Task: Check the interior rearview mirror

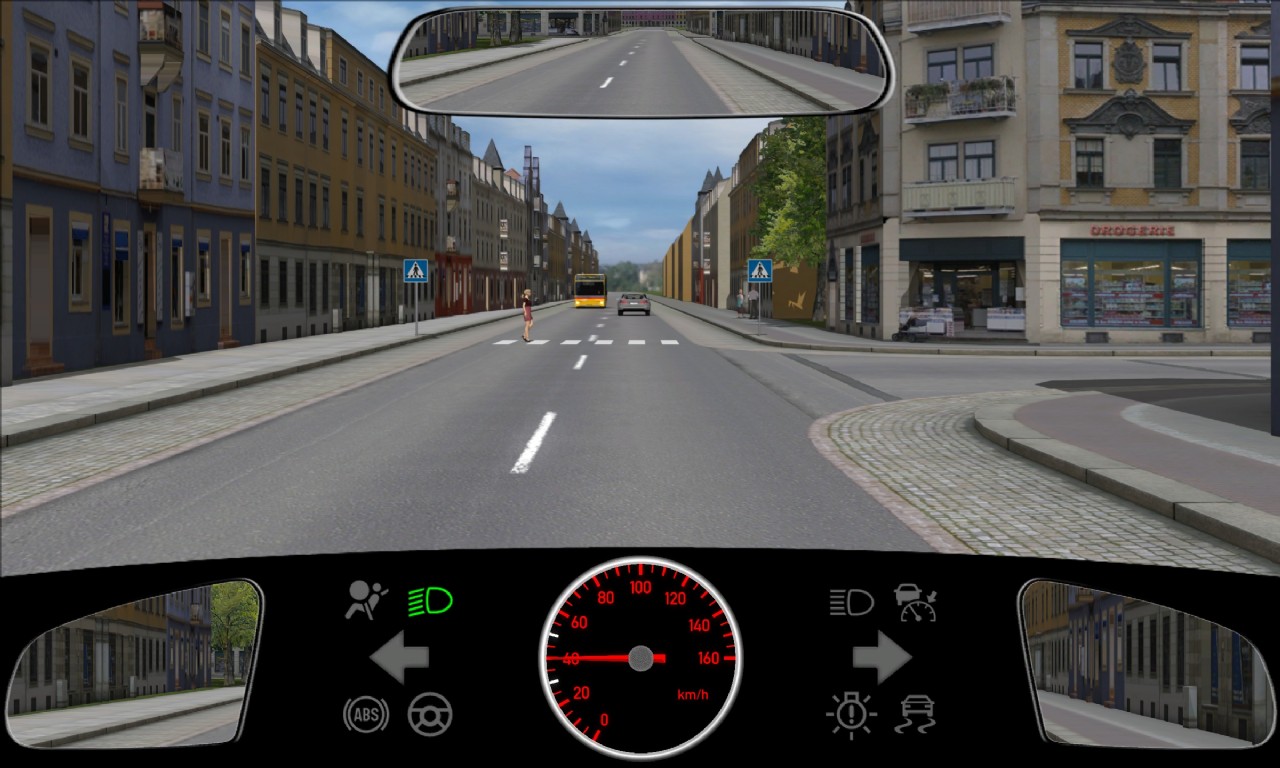Action: pyautogui.click(x=640, y=62)
